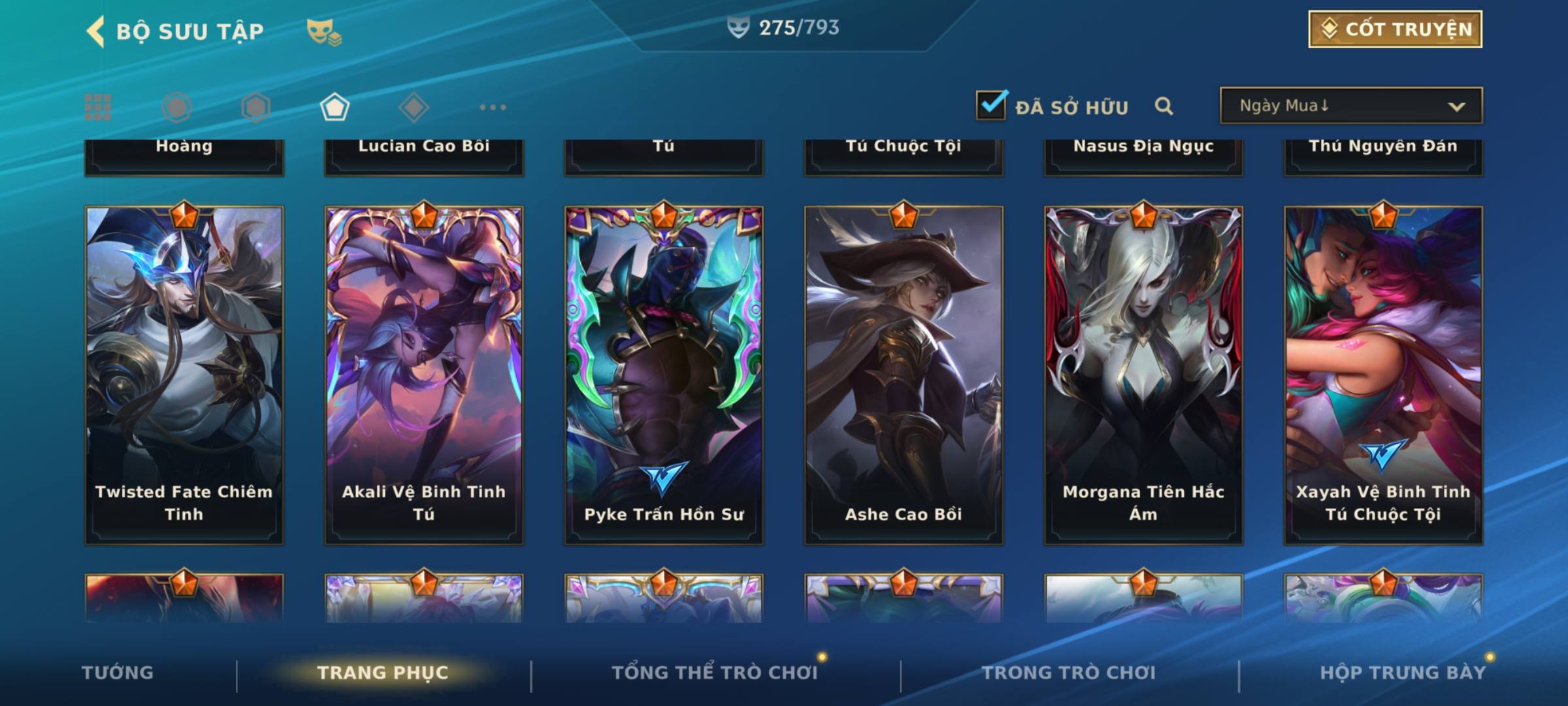Click the gold mask and coins icon
This screenshot has width=1568, height=706.
323,31
